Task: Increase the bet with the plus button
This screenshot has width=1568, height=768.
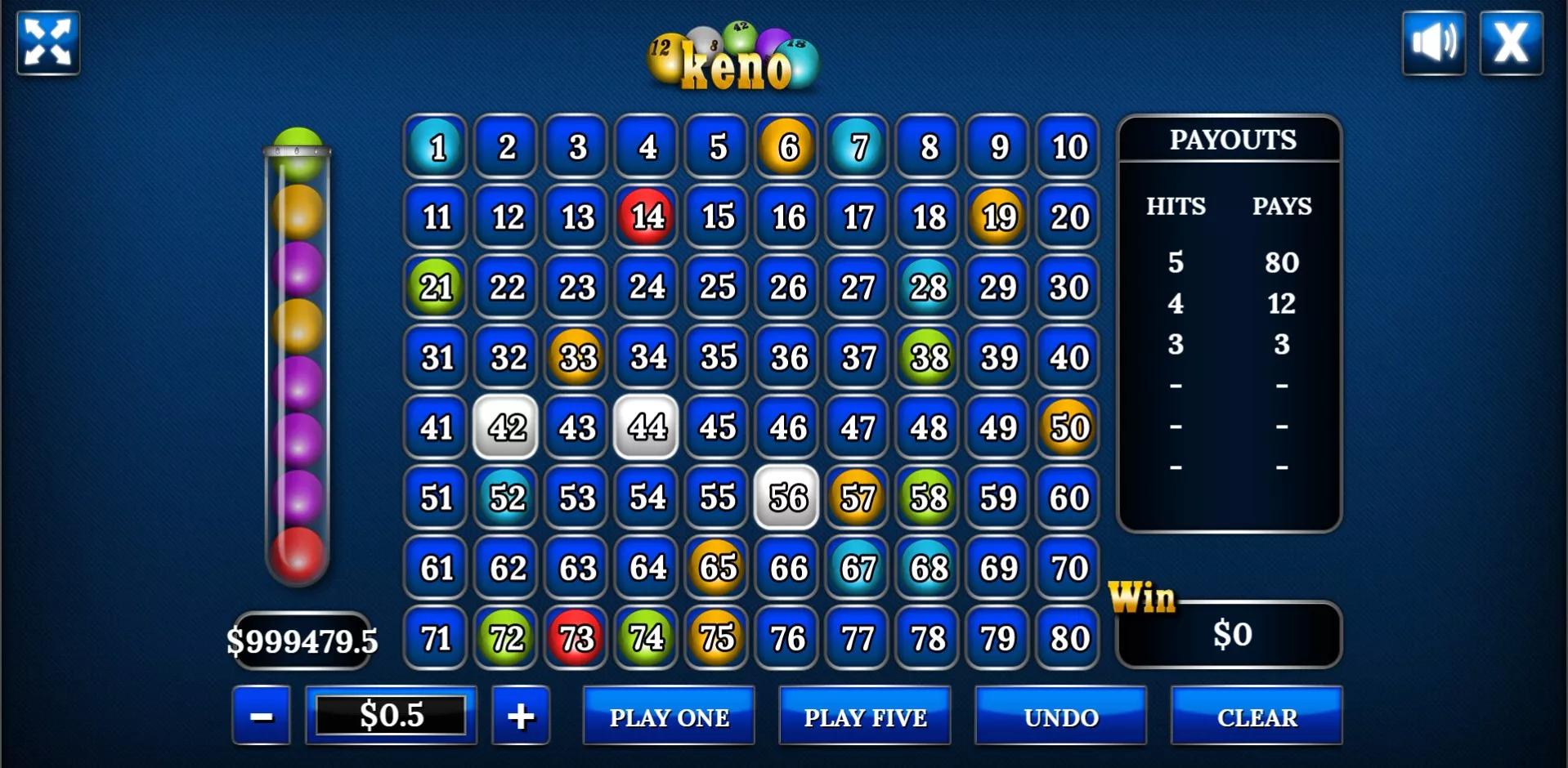Action: click(x=521, y=717)
